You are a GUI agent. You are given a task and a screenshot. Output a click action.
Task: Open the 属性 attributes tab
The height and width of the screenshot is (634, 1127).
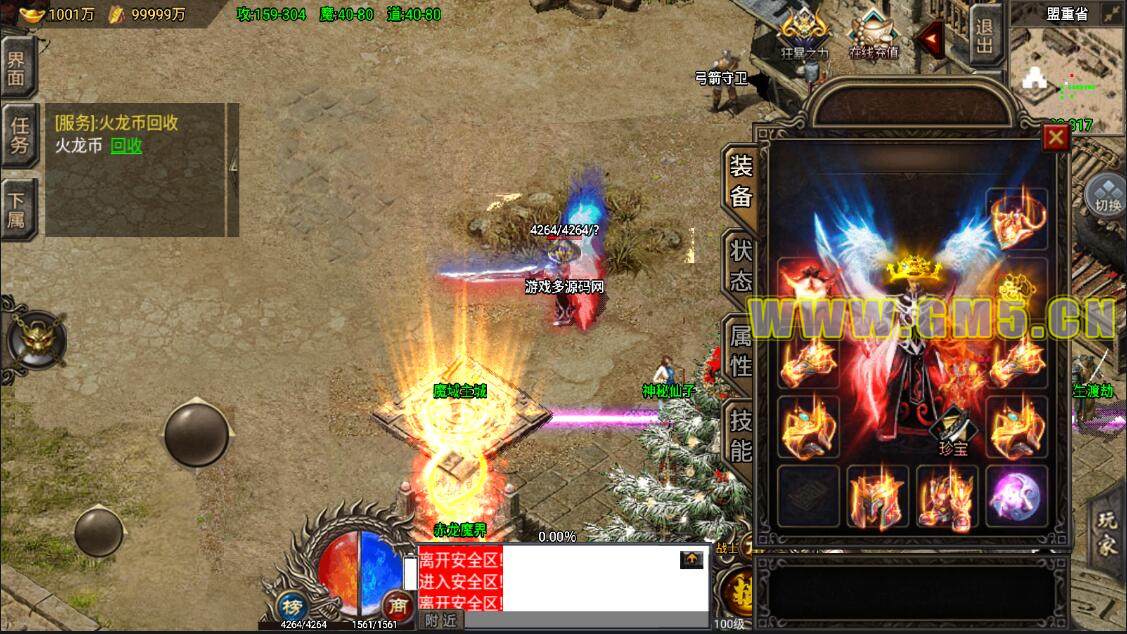click(740, 351)
